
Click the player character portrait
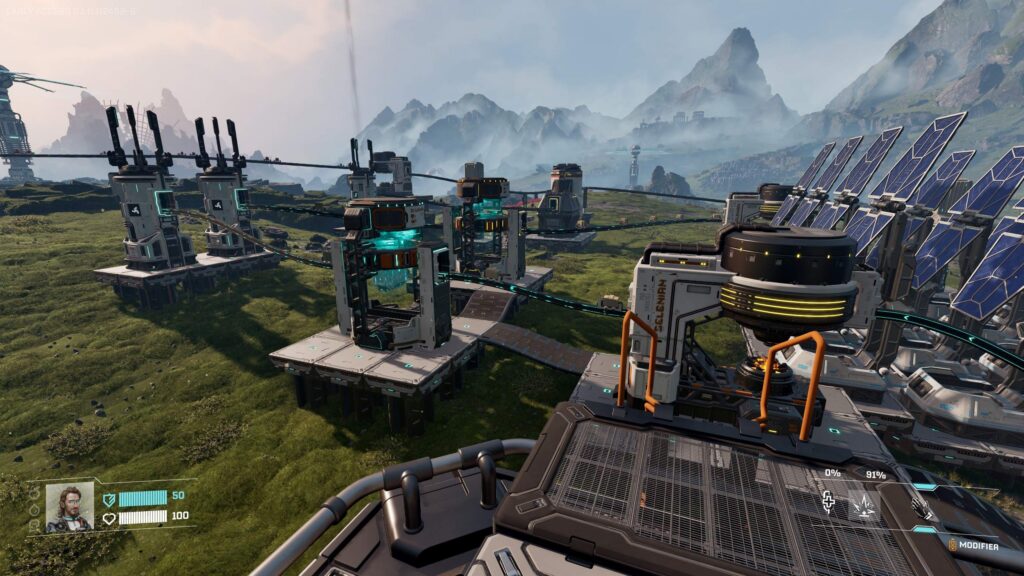(69, 506)
